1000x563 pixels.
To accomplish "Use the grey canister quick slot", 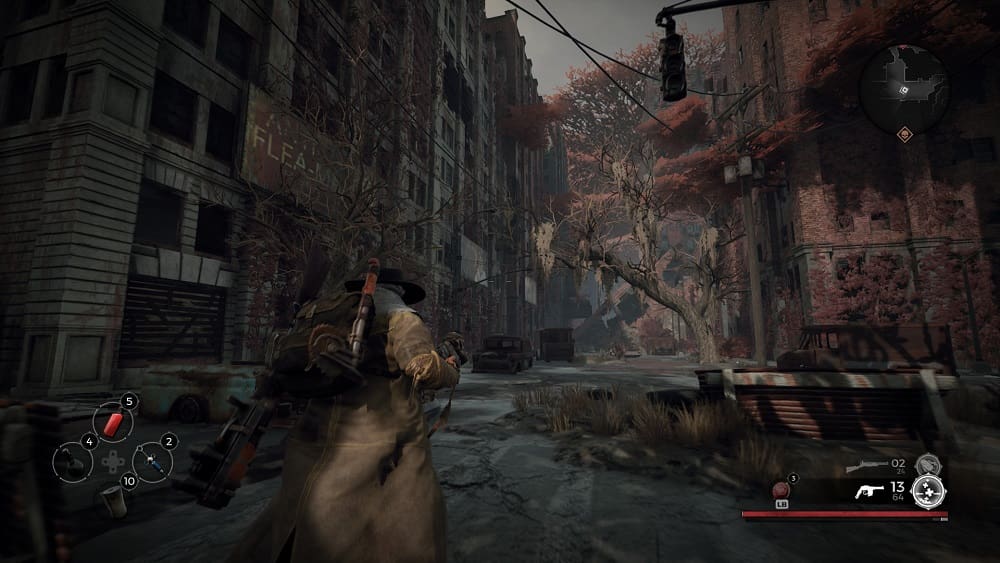I will click(x=114, y=501).
